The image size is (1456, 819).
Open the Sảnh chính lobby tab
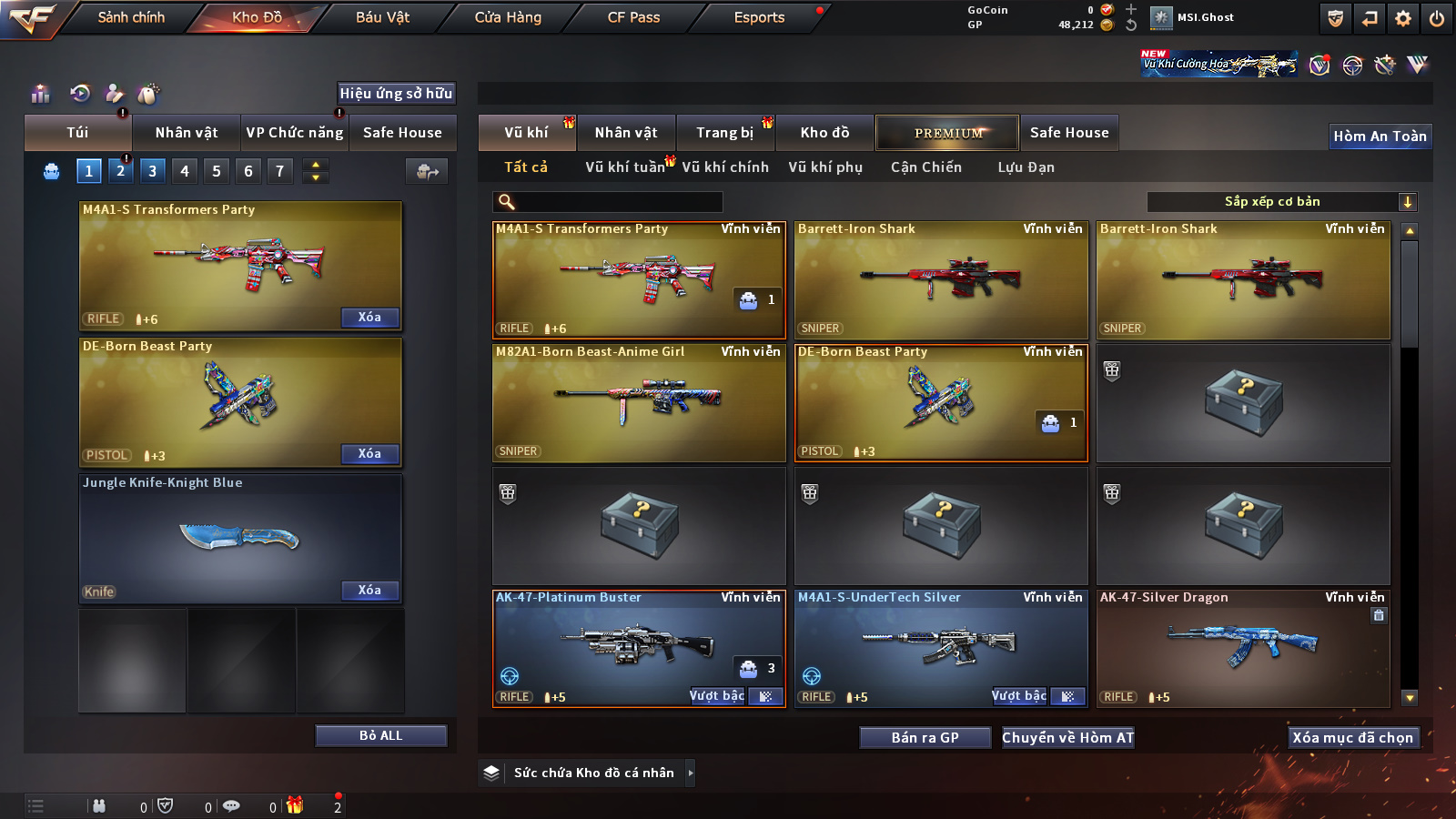(131, 17)
